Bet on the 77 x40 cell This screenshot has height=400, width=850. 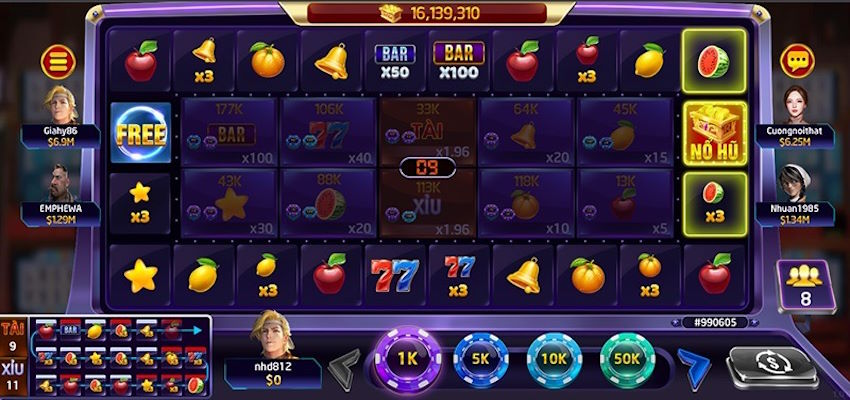point(327,131)
